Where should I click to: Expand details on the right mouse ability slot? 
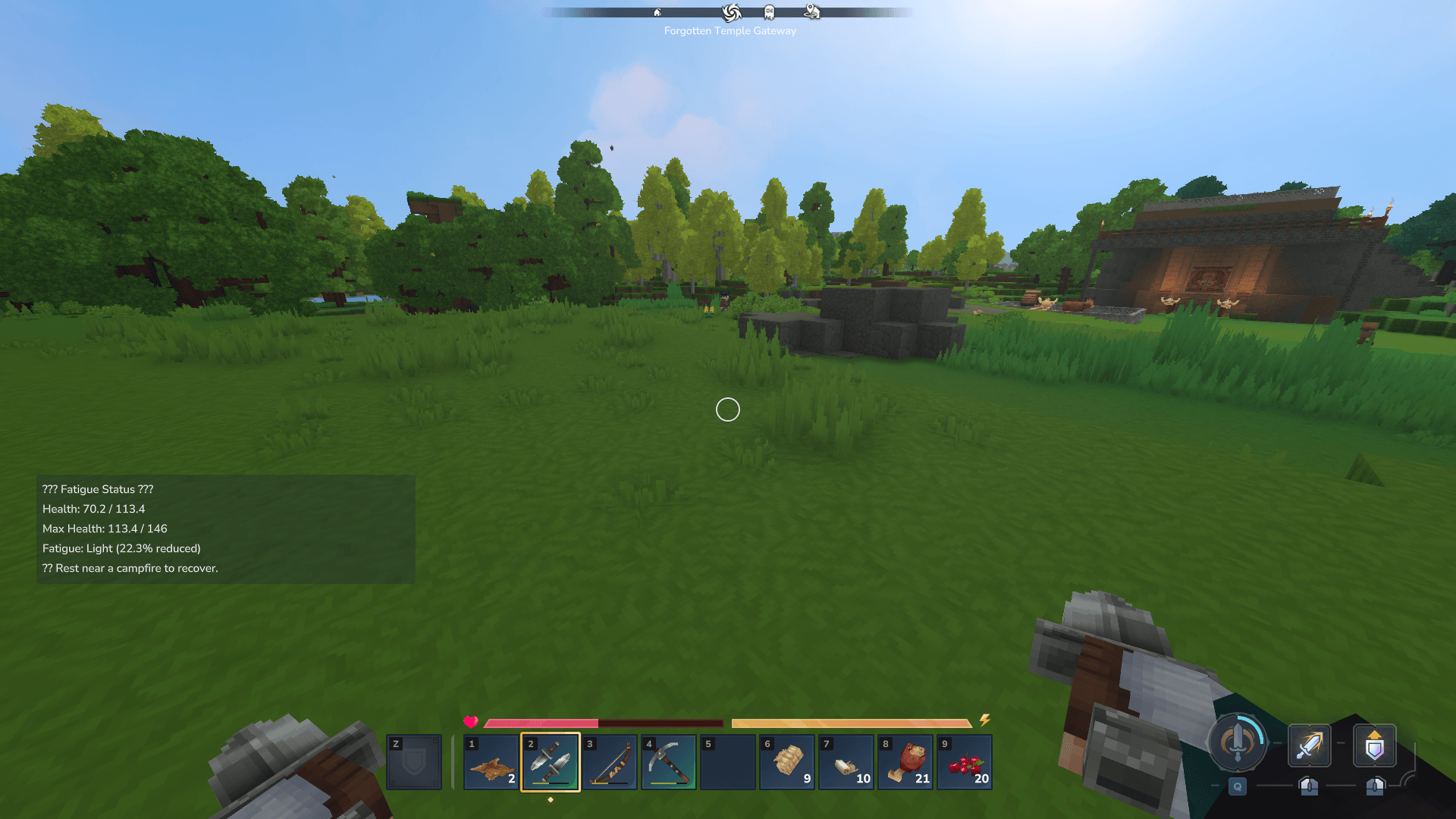(1375, 786)
